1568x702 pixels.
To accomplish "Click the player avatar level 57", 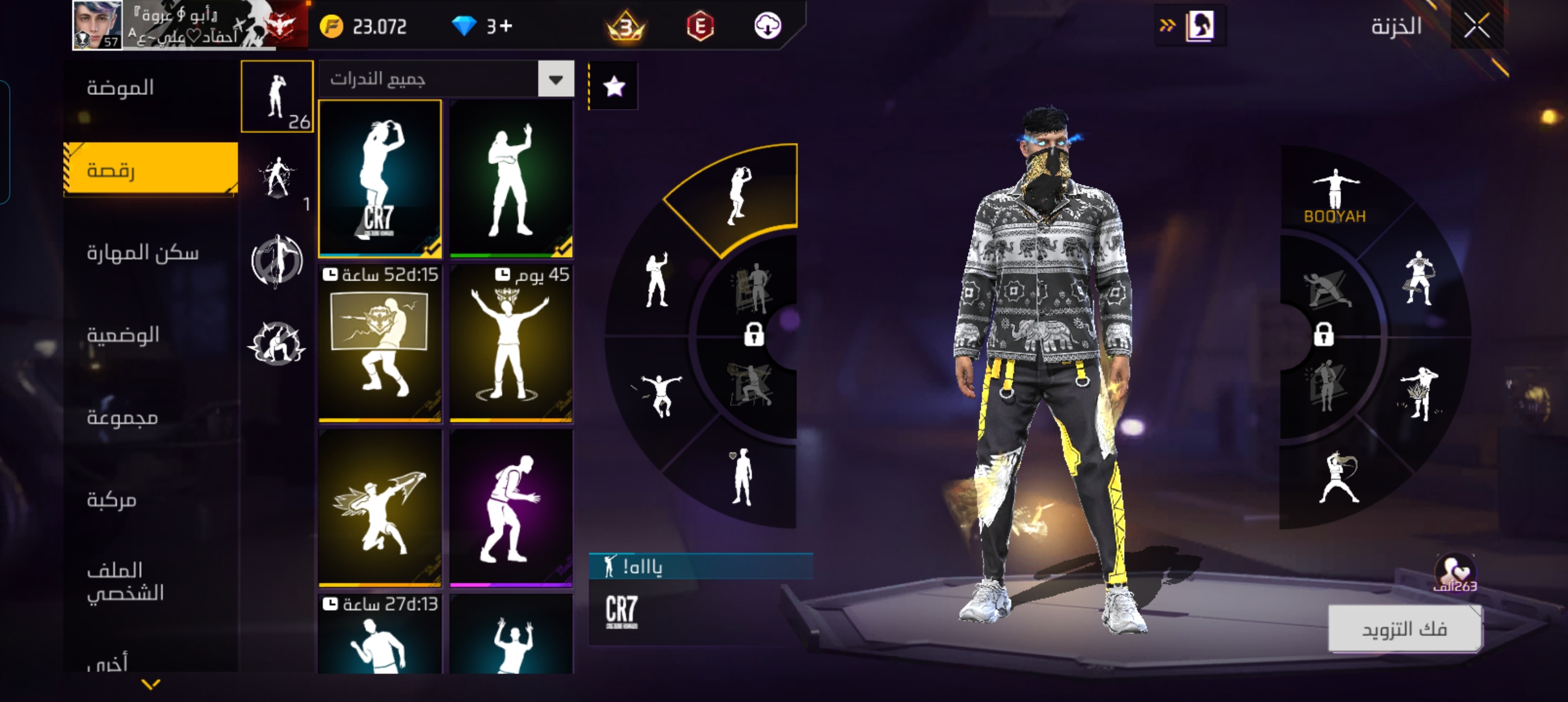I will [97, 25].
